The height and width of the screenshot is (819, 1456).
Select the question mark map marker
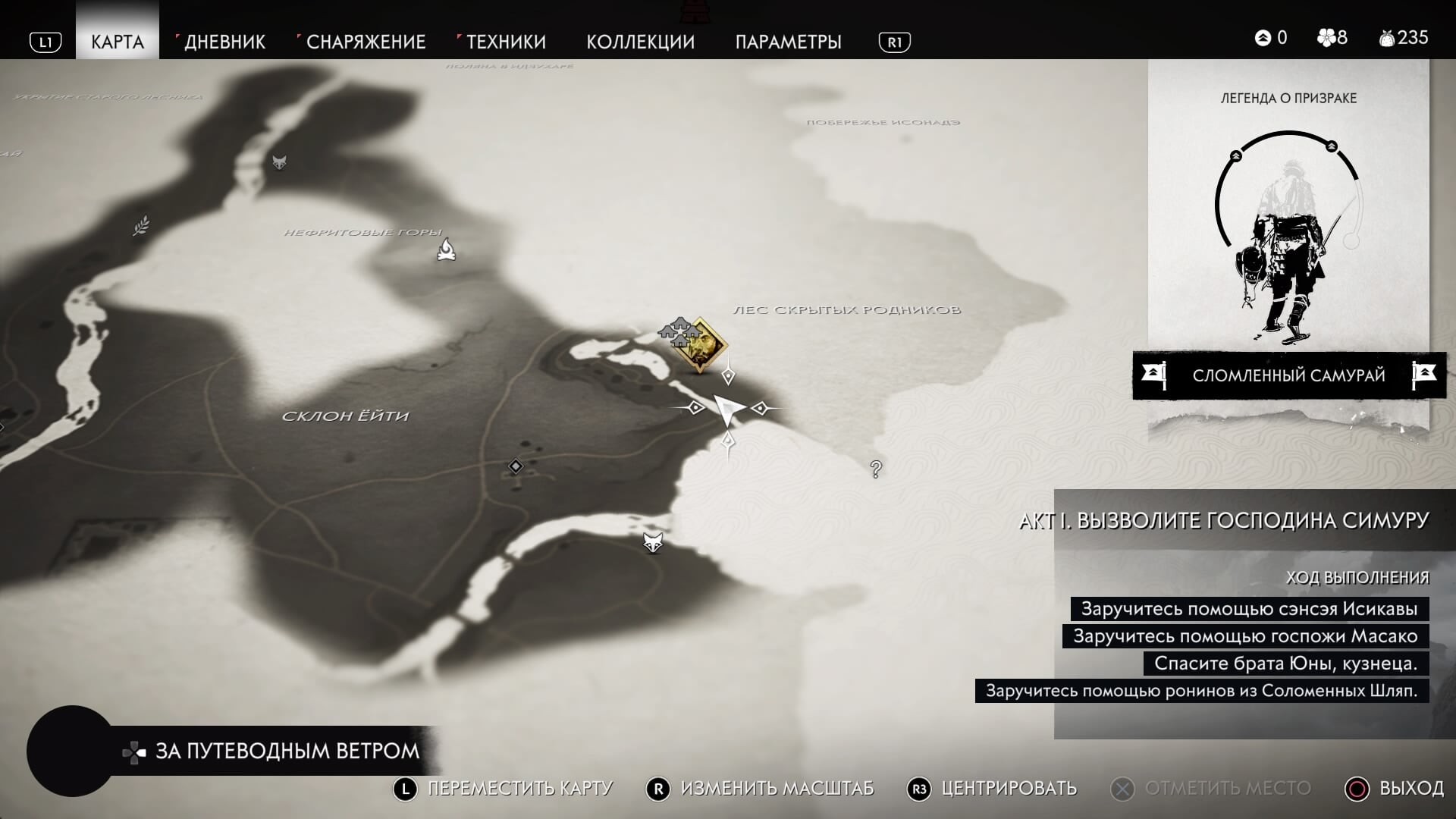(x=876, y=469)
